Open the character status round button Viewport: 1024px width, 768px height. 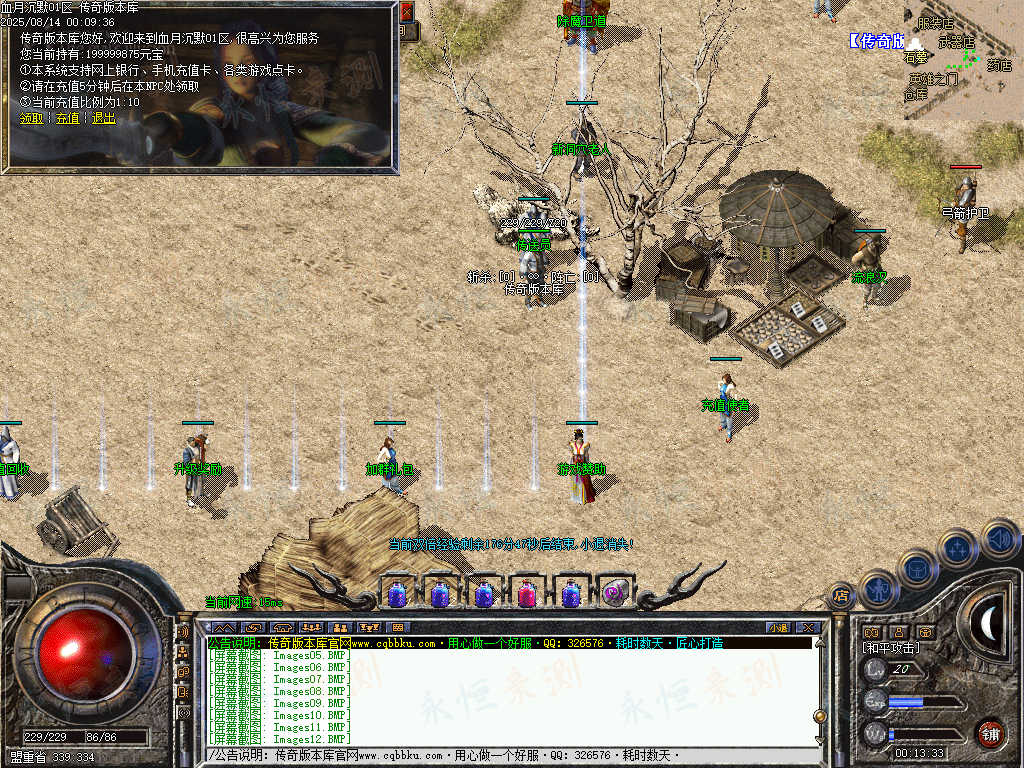pos(878,590)
